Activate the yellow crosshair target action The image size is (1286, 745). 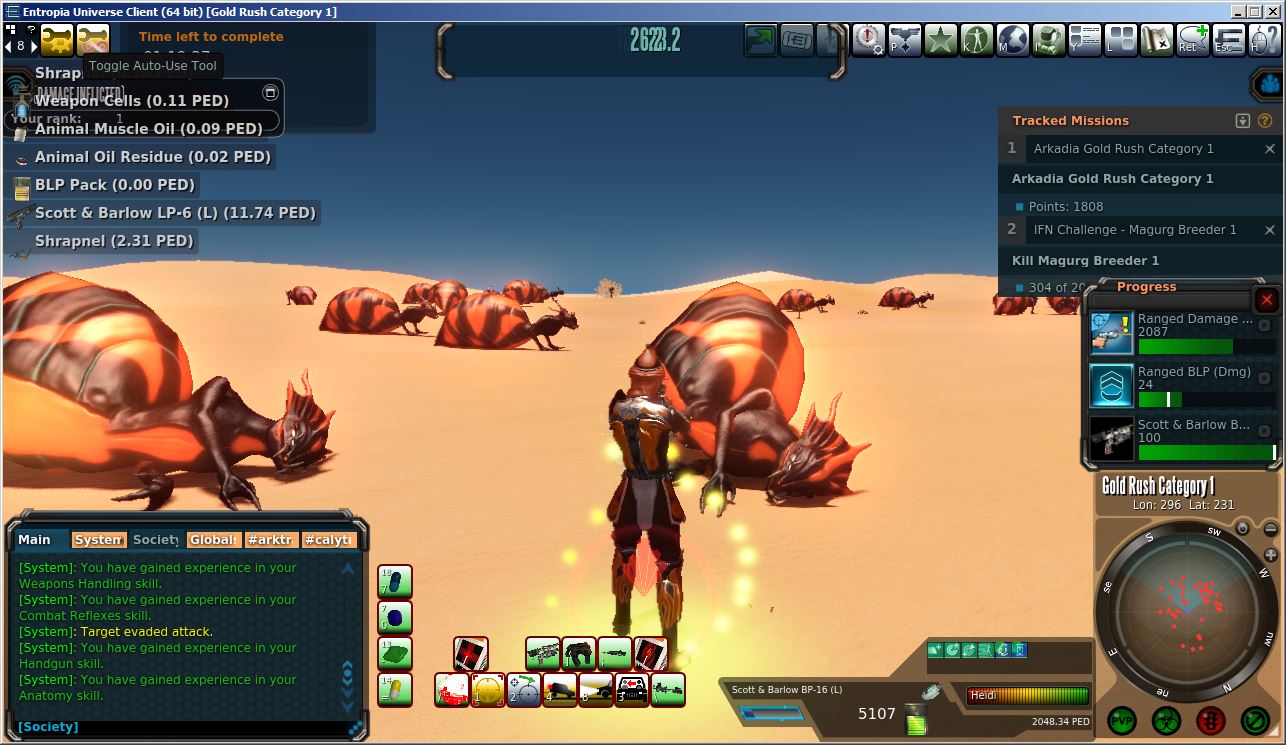point(488,690)
